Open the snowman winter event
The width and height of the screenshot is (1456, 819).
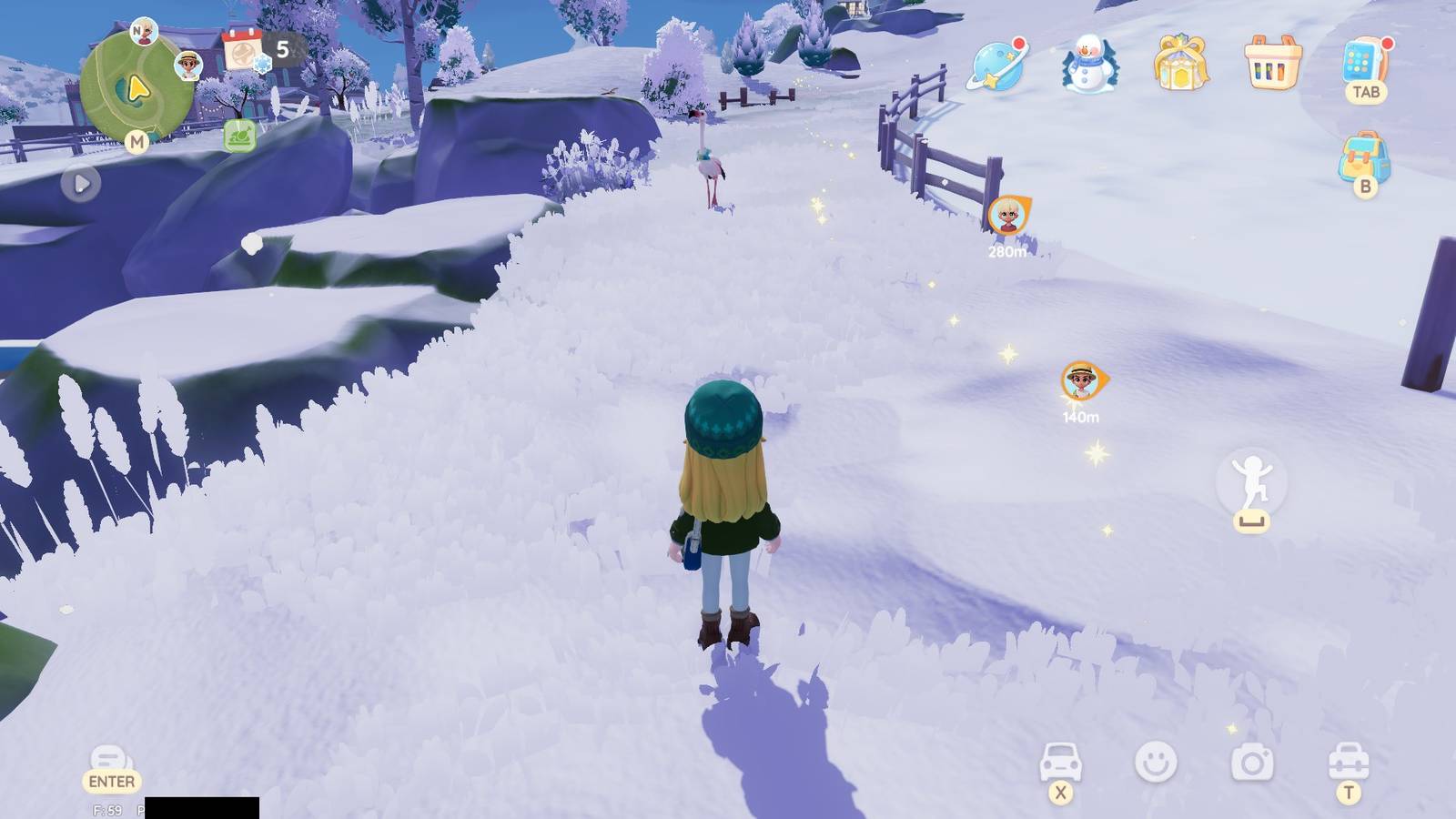click(x=1090, y=62)
